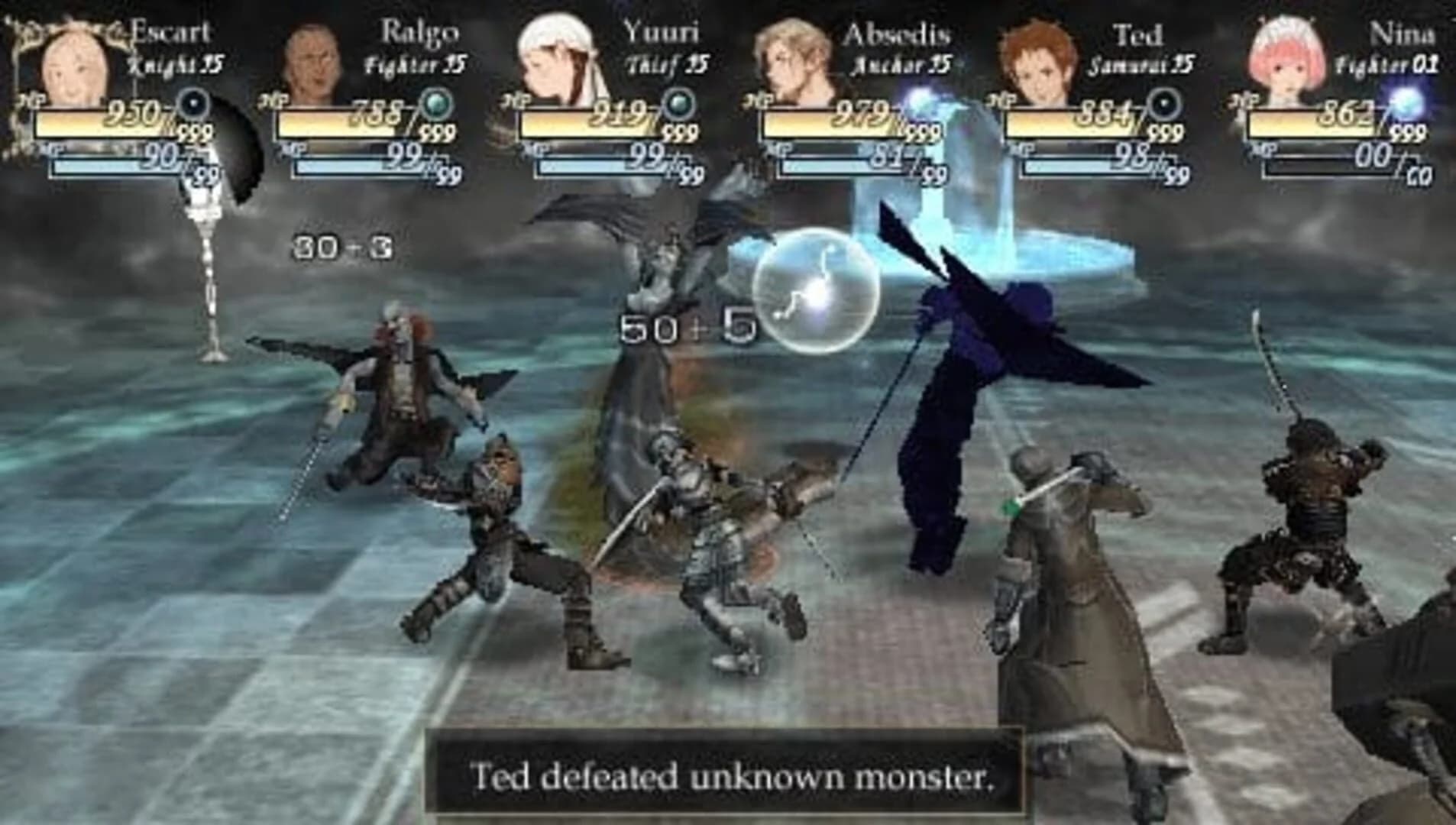Click the 30+3 damage number
1456x825 pixels.
(x=341, y=244)
